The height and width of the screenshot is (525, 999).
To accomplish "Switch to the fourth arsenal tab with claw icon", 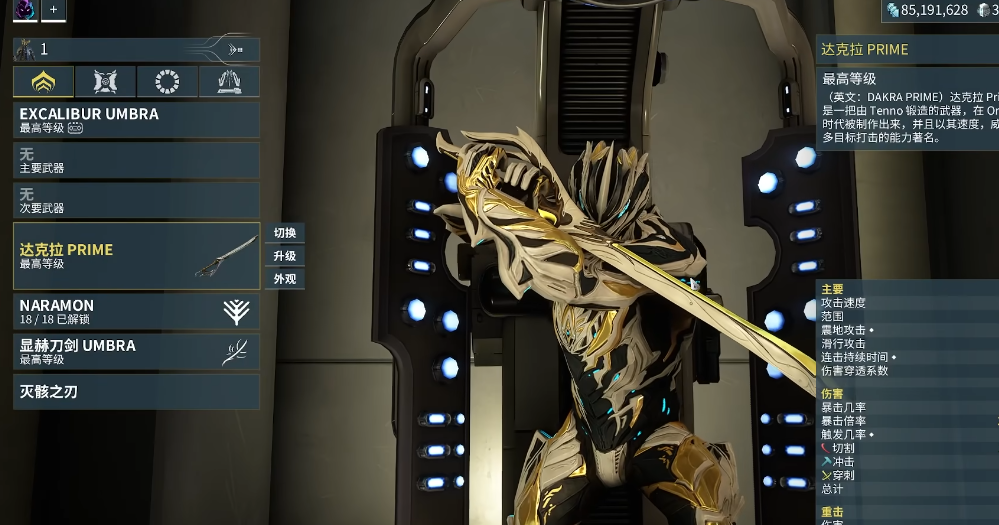I will click(229, 81).
